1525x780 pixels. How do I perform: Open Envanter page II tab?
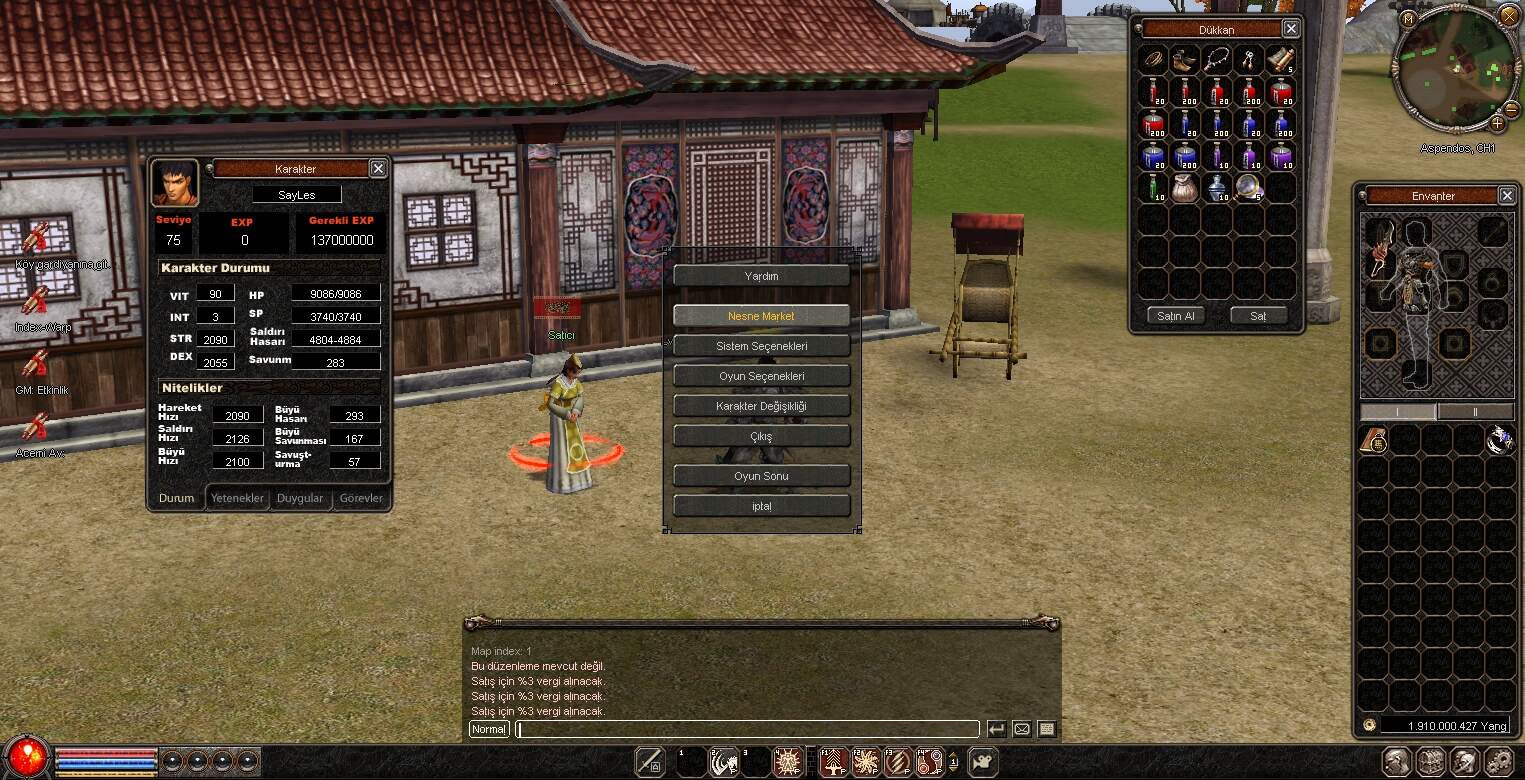[x=1477, y=411]
